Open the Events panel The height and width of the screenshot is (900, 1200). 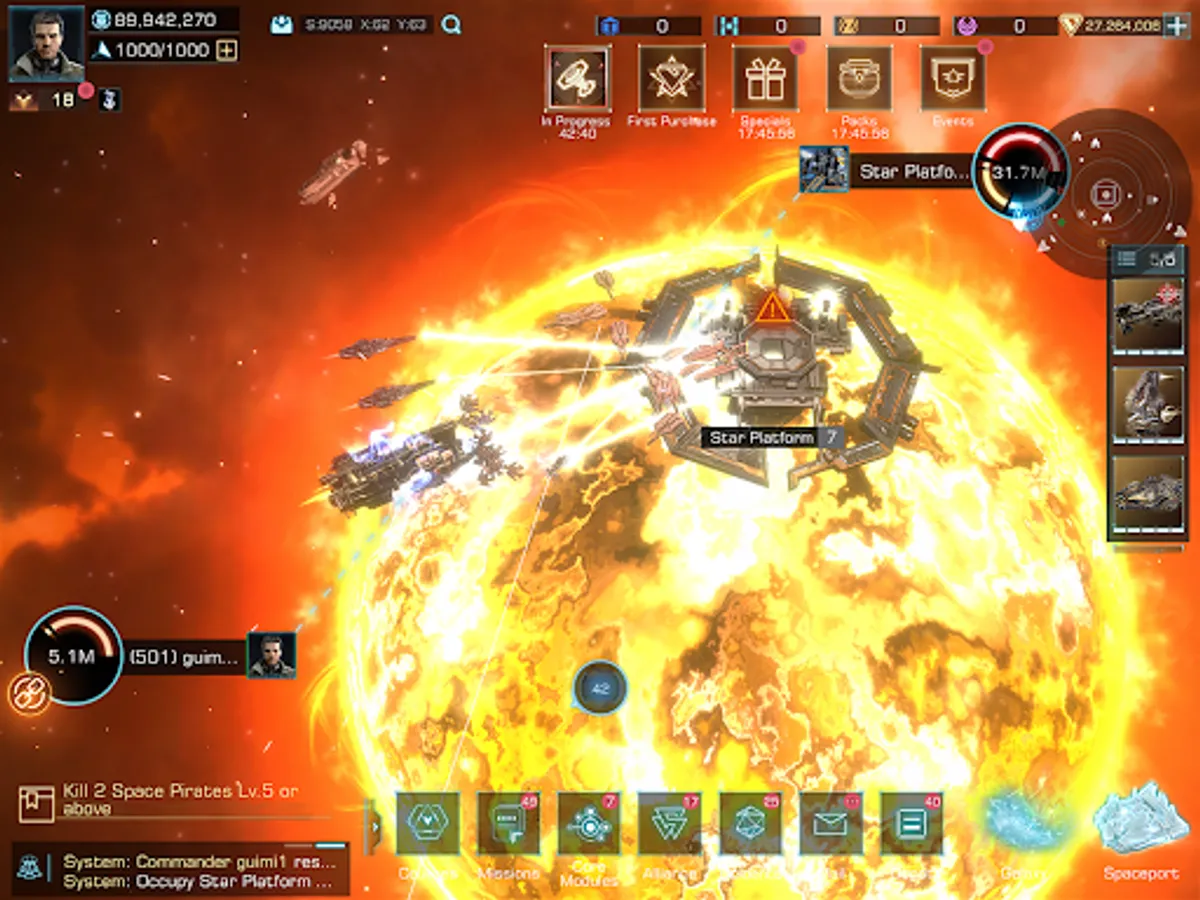[x=952, y=78]
